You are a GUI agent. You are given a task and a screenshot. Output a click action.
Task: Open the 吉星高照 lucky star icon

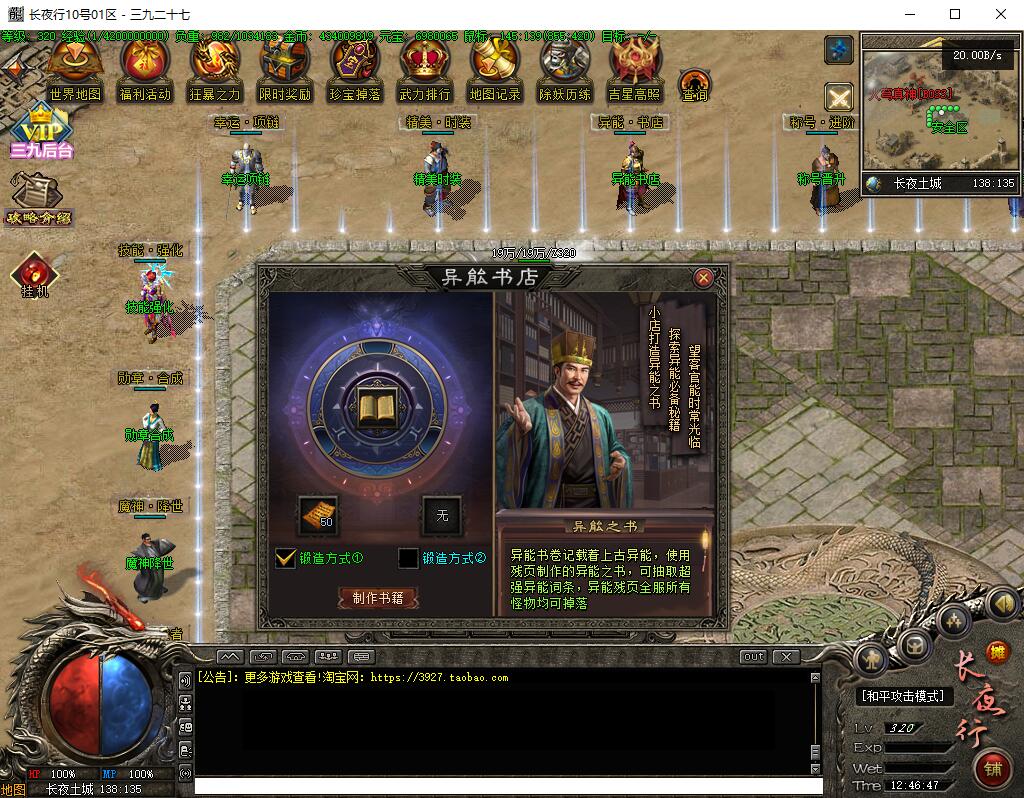coord(634,68)
